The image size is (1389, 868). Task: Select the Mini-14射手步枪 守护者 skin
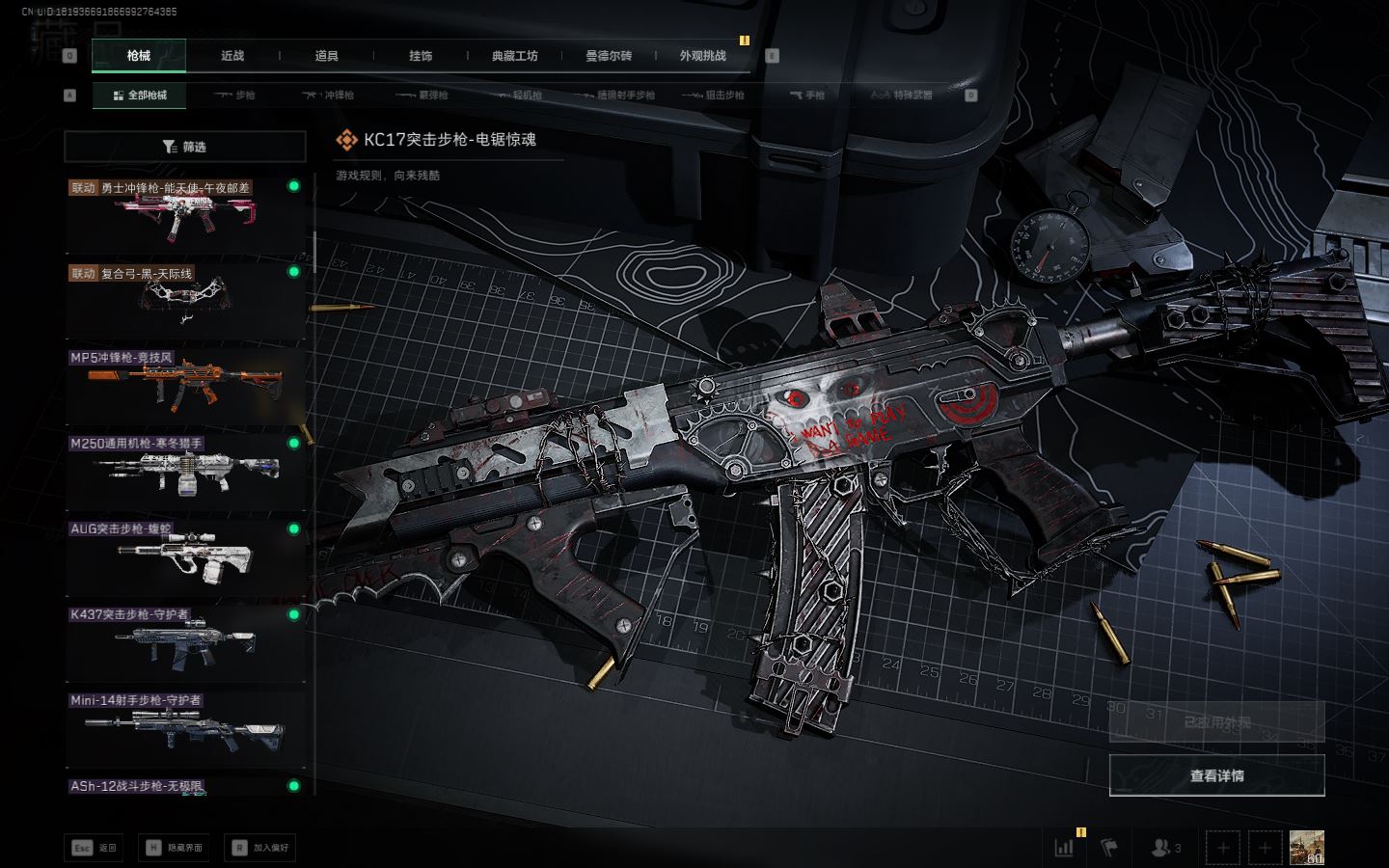(x=184, y=728)
